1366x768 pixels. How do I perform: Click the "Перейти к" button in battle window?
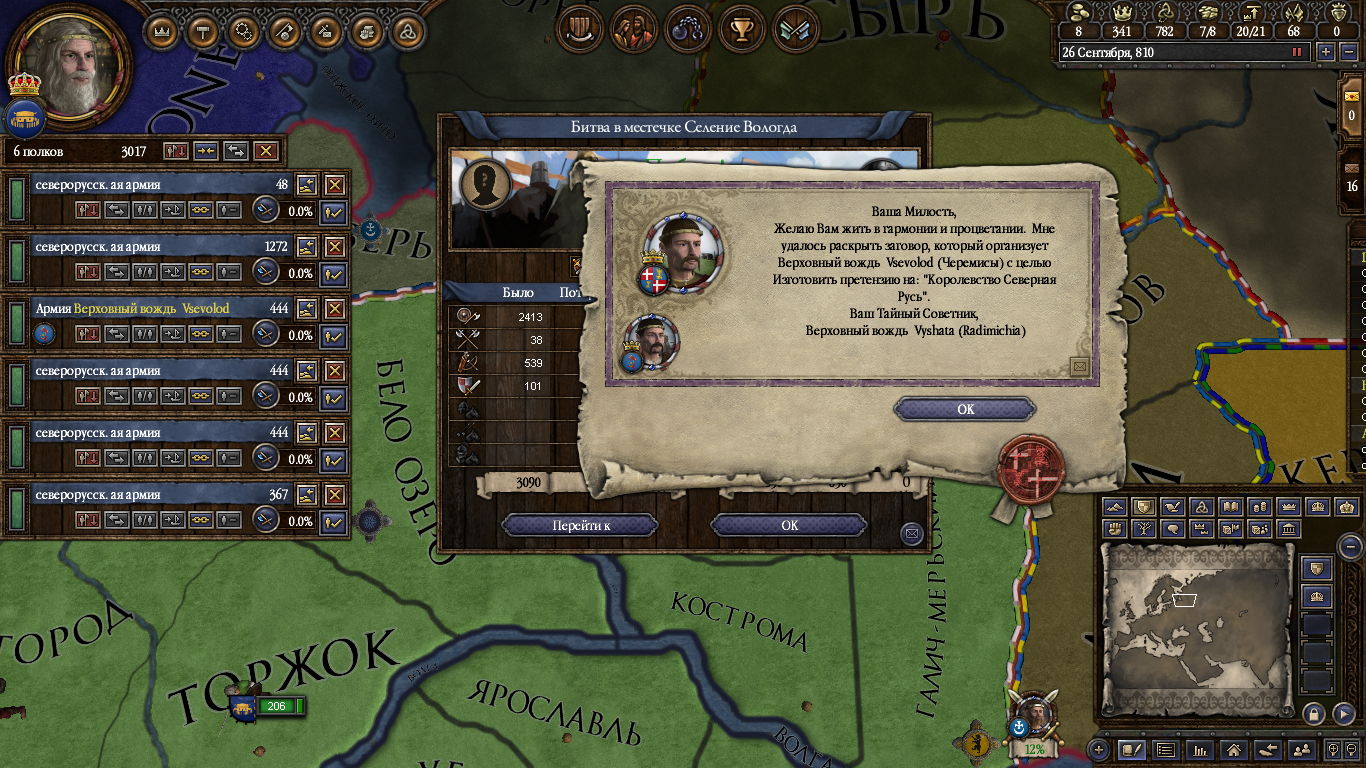[580, 525]
